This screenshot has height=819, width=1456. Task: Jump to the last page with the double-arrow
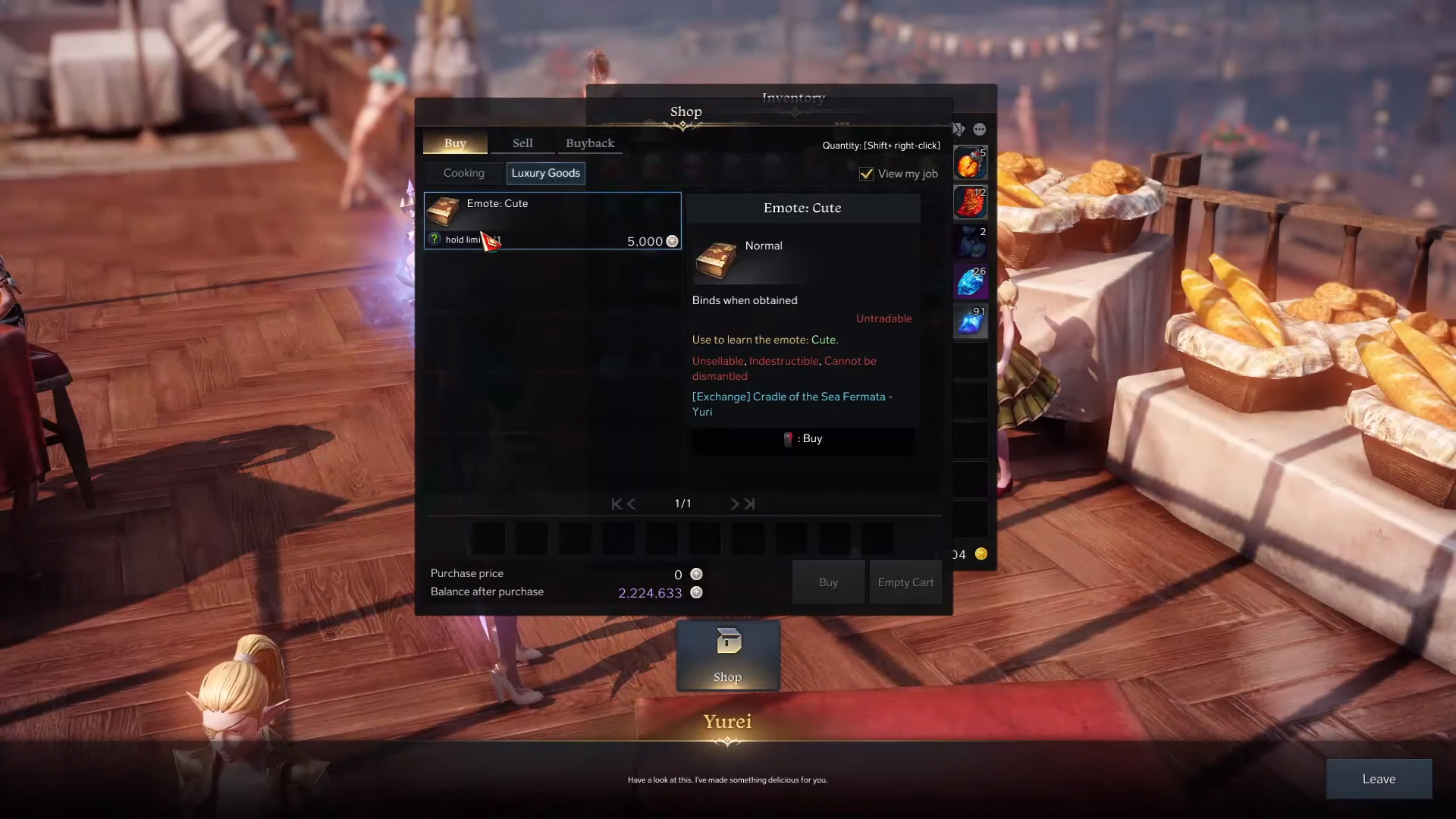click(751, 503)
